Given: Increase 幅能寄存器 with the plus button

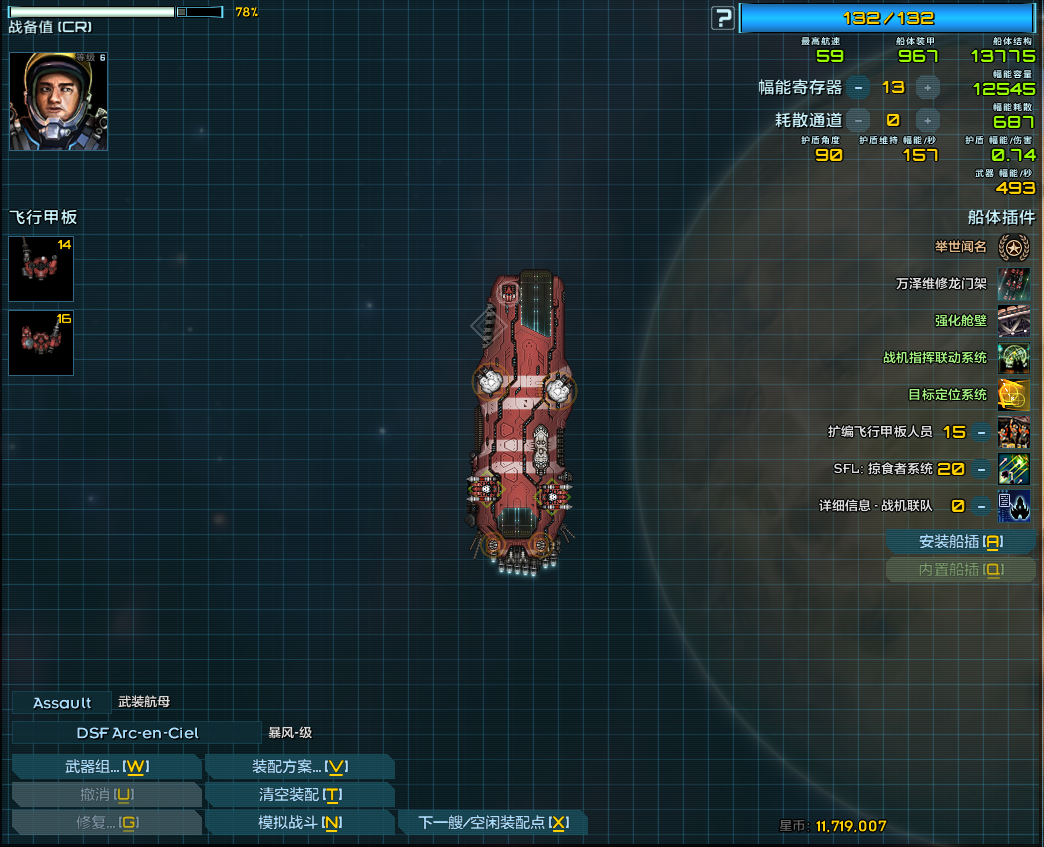Looking at the screenshot, I should point(927,88).
